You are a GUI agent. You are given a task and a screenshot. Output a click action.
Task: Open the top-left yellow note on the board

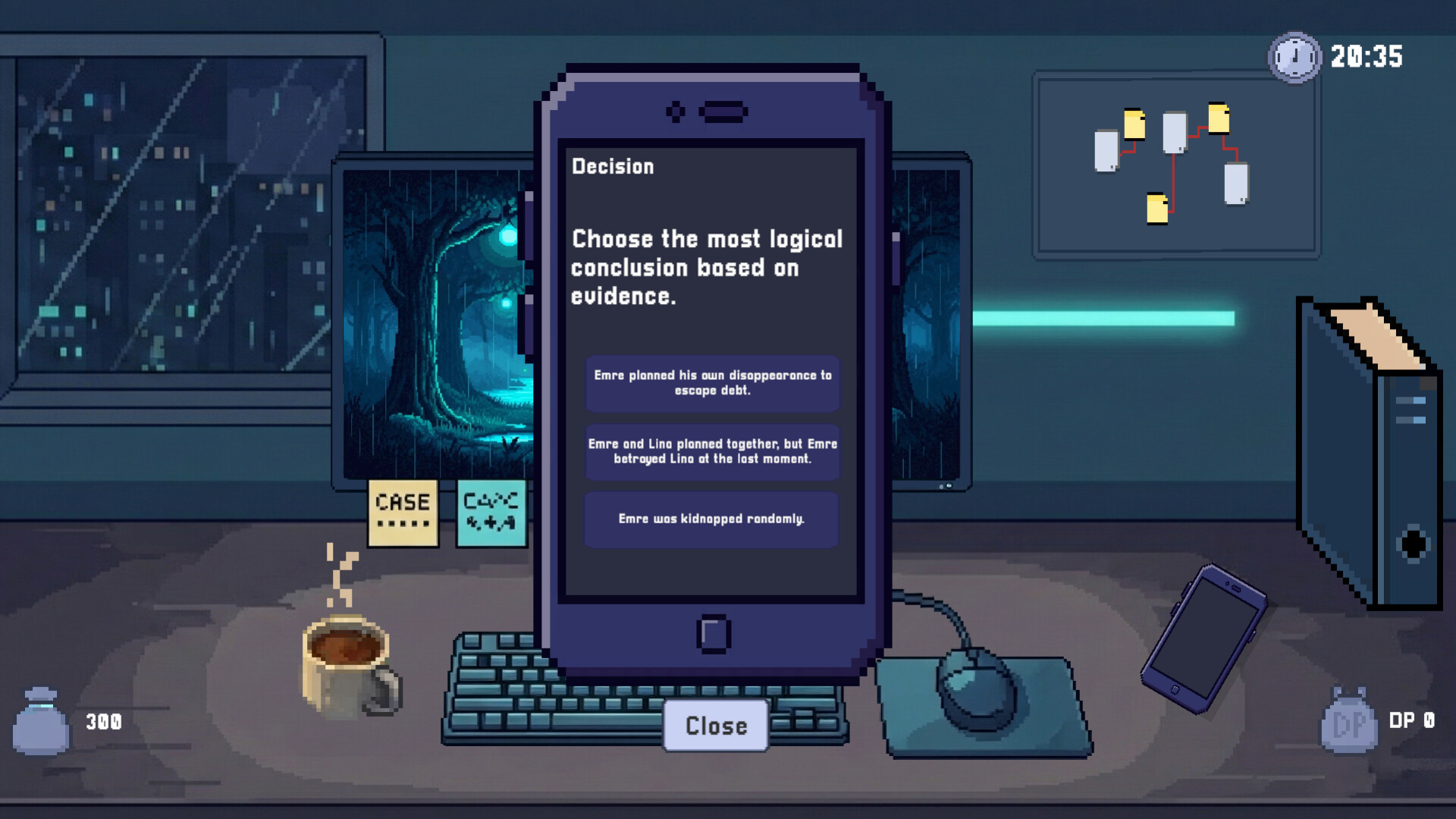(x=1134, y=124)
